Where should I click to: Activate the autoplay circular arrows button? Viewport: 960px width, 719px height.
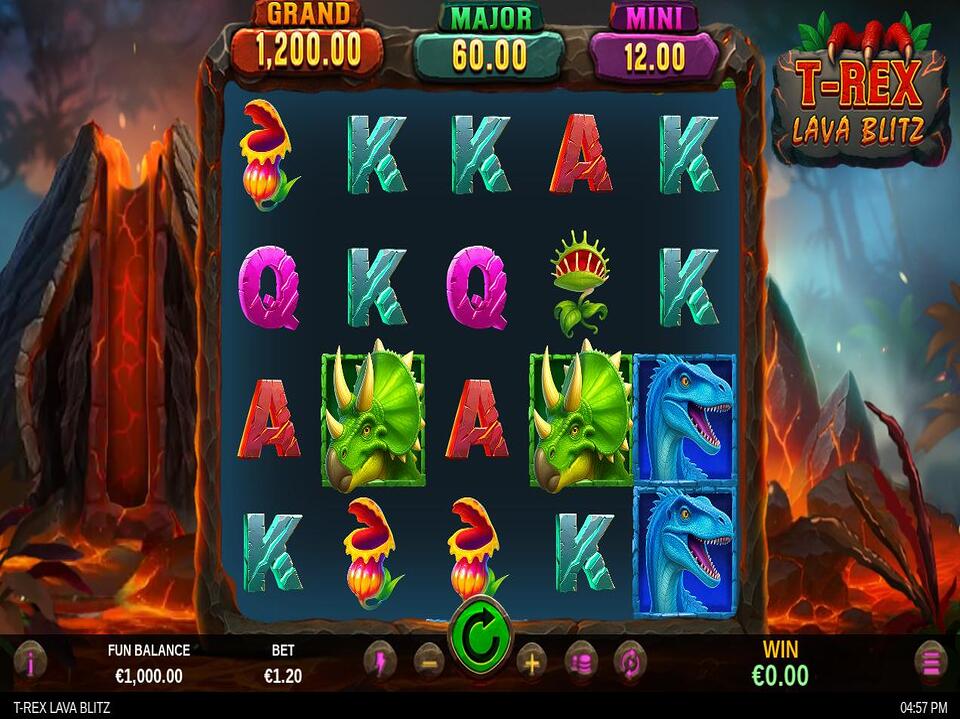(631, 662)
